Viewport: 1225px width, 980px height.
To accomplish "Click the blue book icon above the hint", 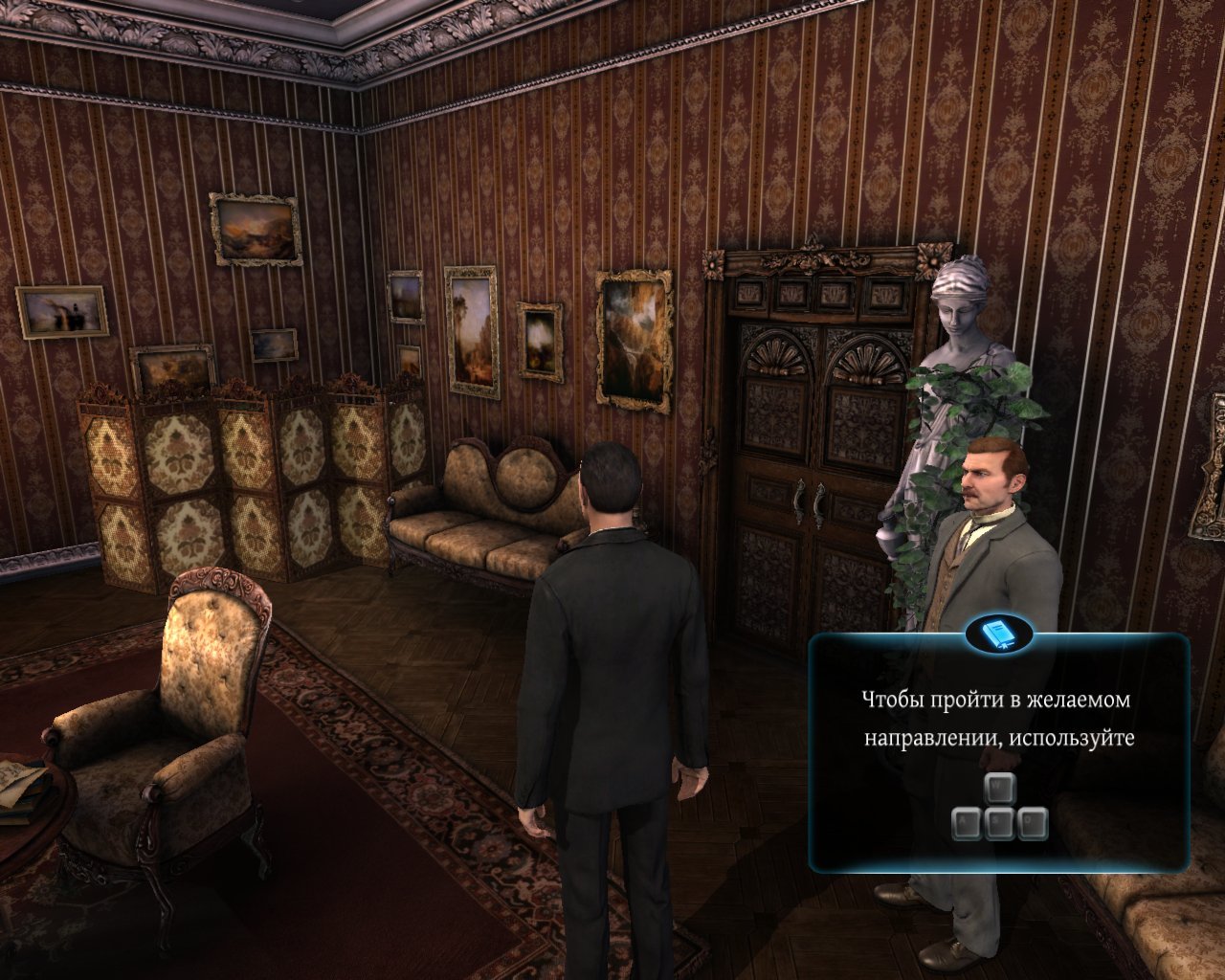I will [999, 633].
